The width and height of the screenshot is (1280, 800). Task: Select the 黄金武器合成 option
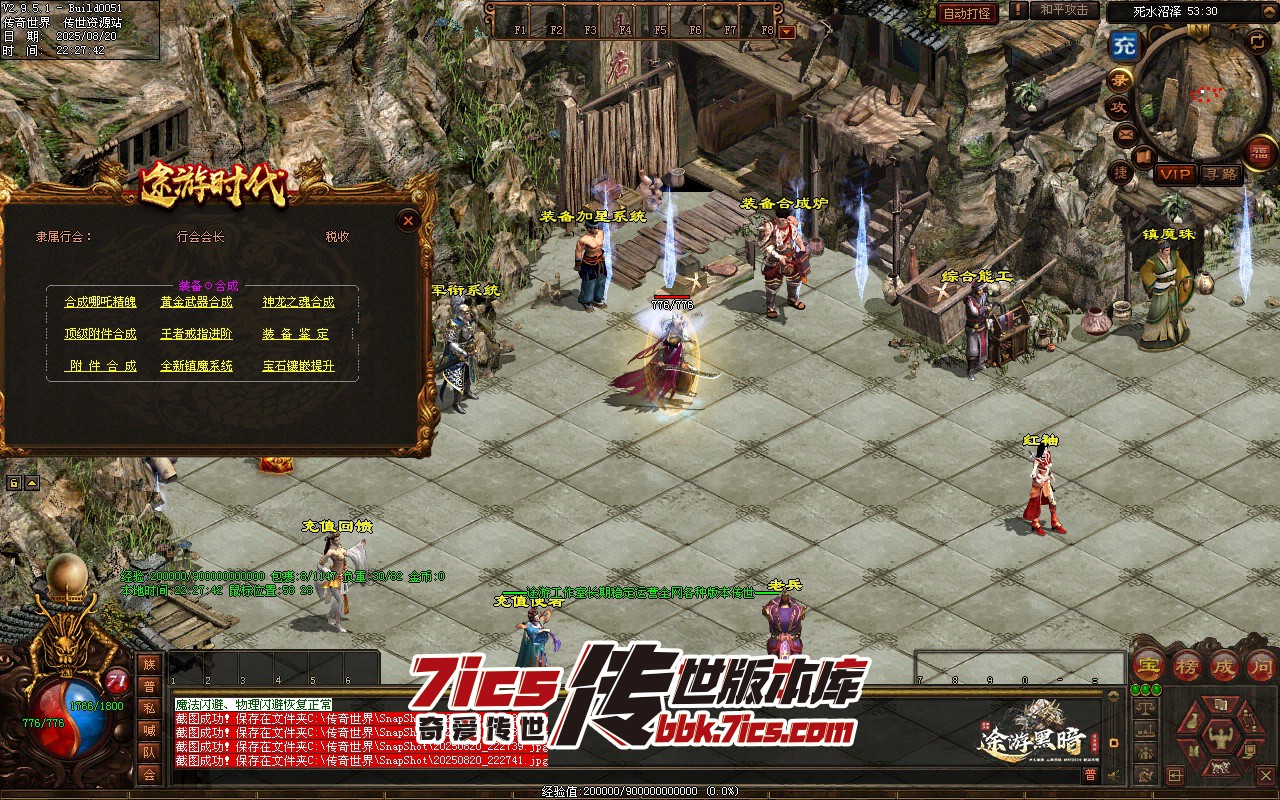[x=196, y=302]
